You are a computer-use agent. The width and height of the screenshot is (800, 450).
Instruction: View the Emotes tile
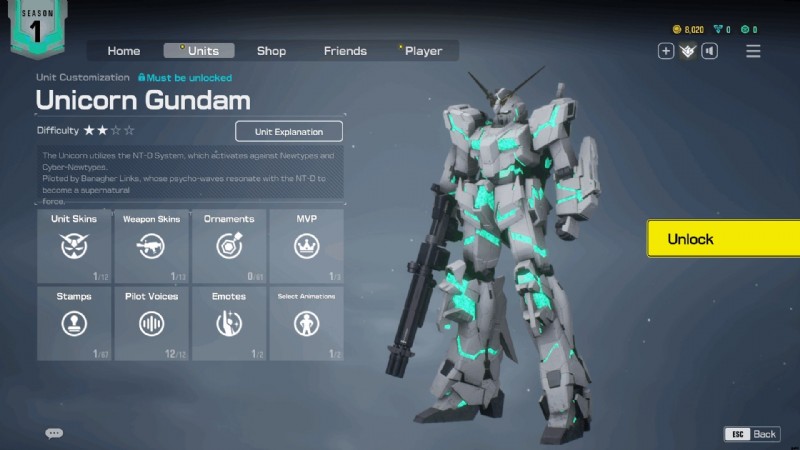229,323
